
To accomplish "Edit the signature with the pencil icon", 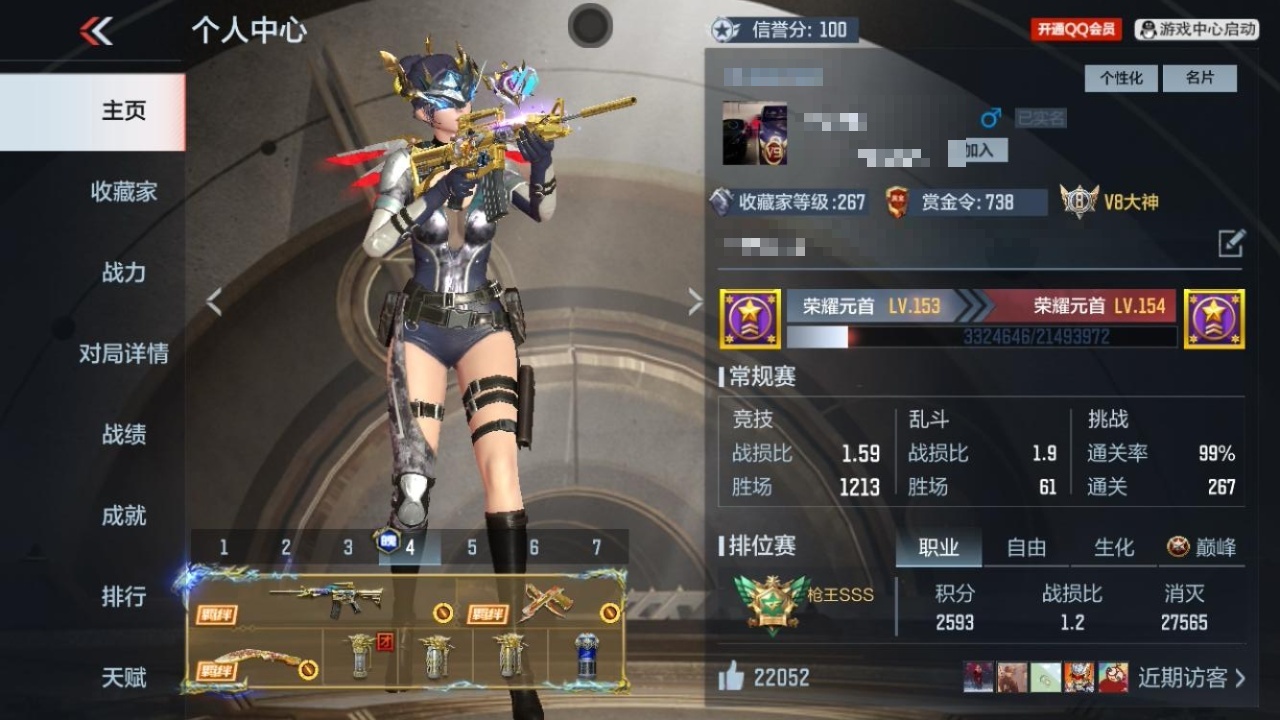I will coord(1231,243).
